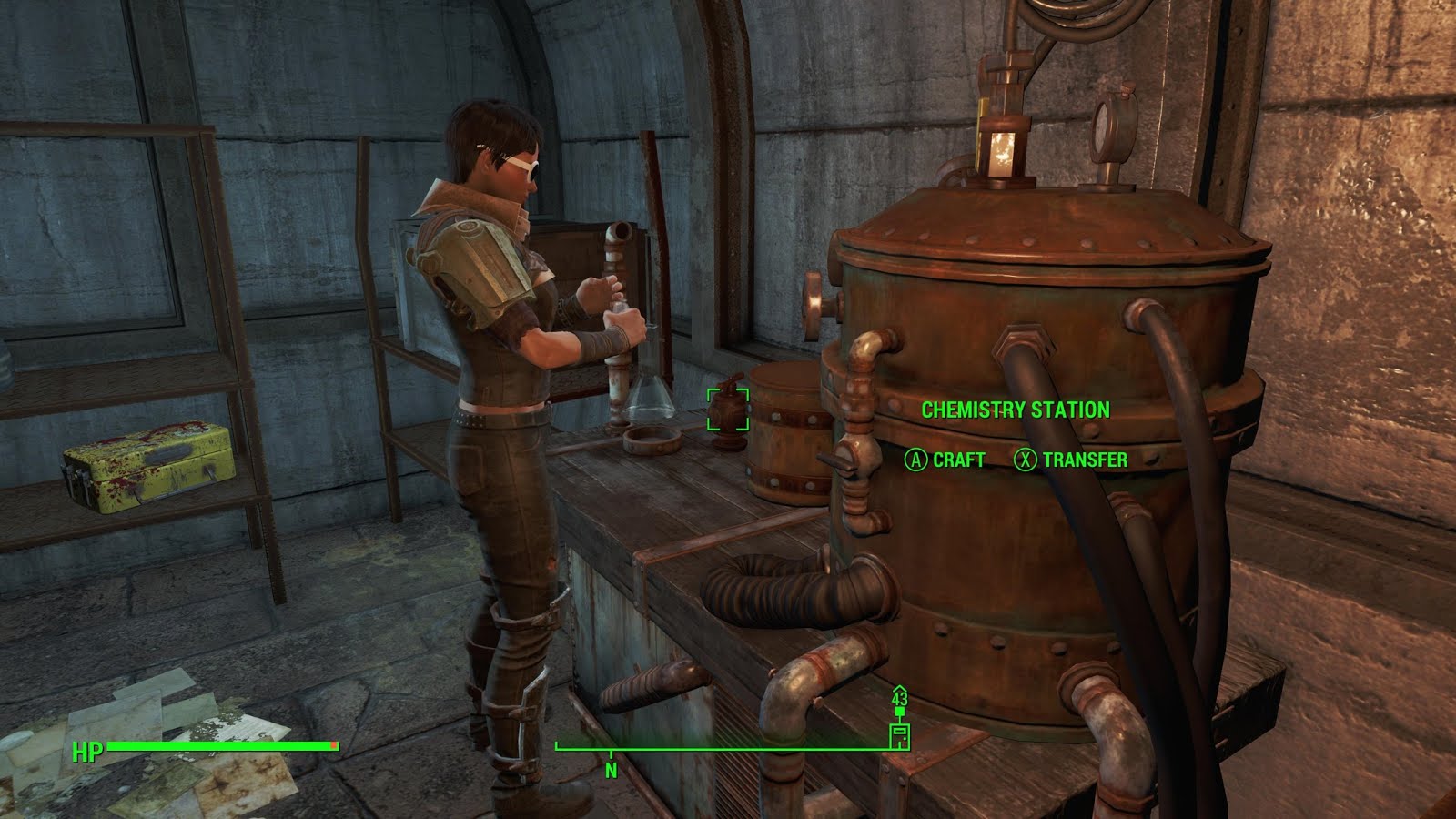1456x819 pixels.
Task: Click the compass bar's north indicator
Action: 612,770
